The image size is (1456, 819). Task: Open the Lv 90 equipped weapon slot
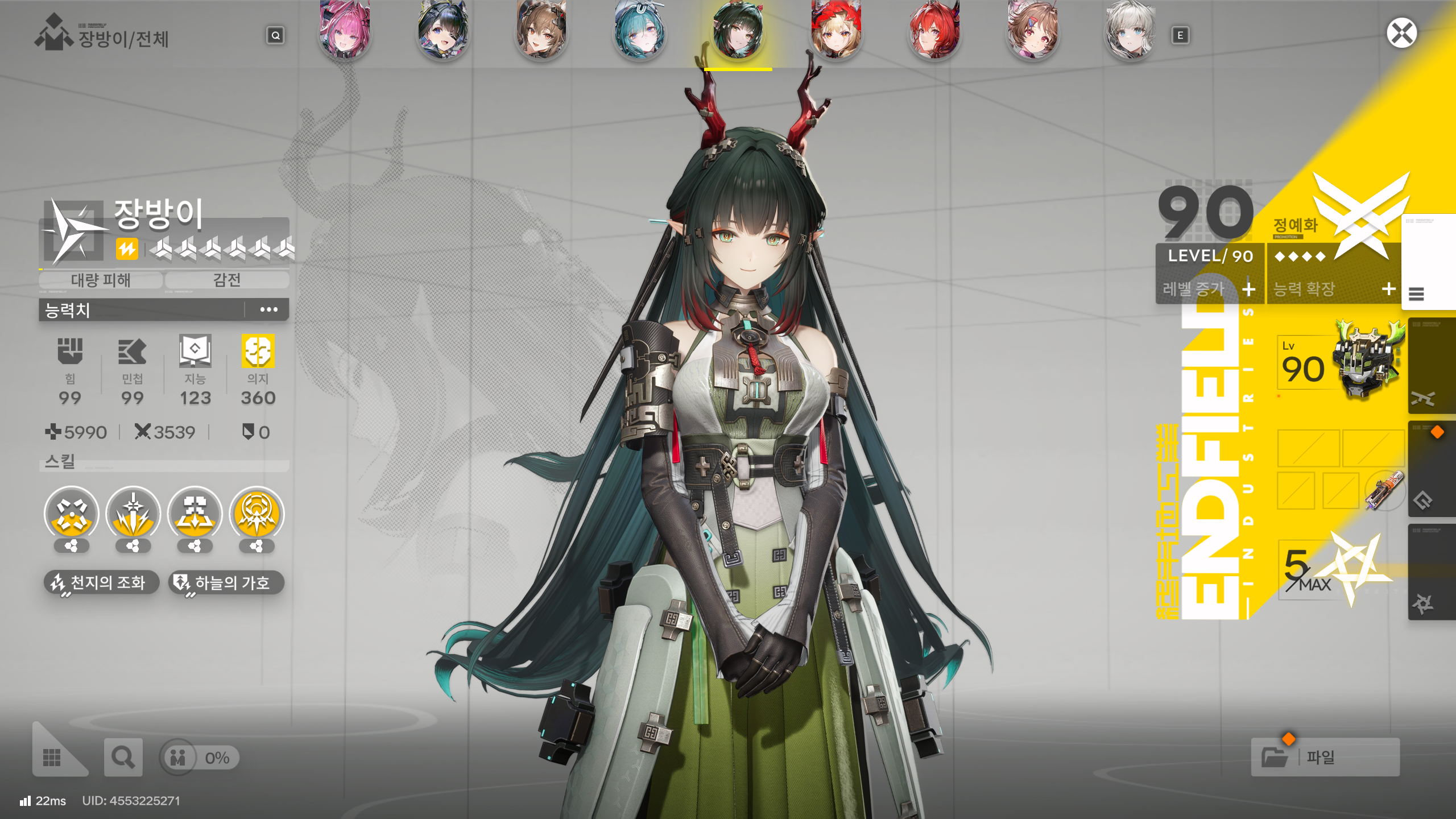click(1339, 364)
